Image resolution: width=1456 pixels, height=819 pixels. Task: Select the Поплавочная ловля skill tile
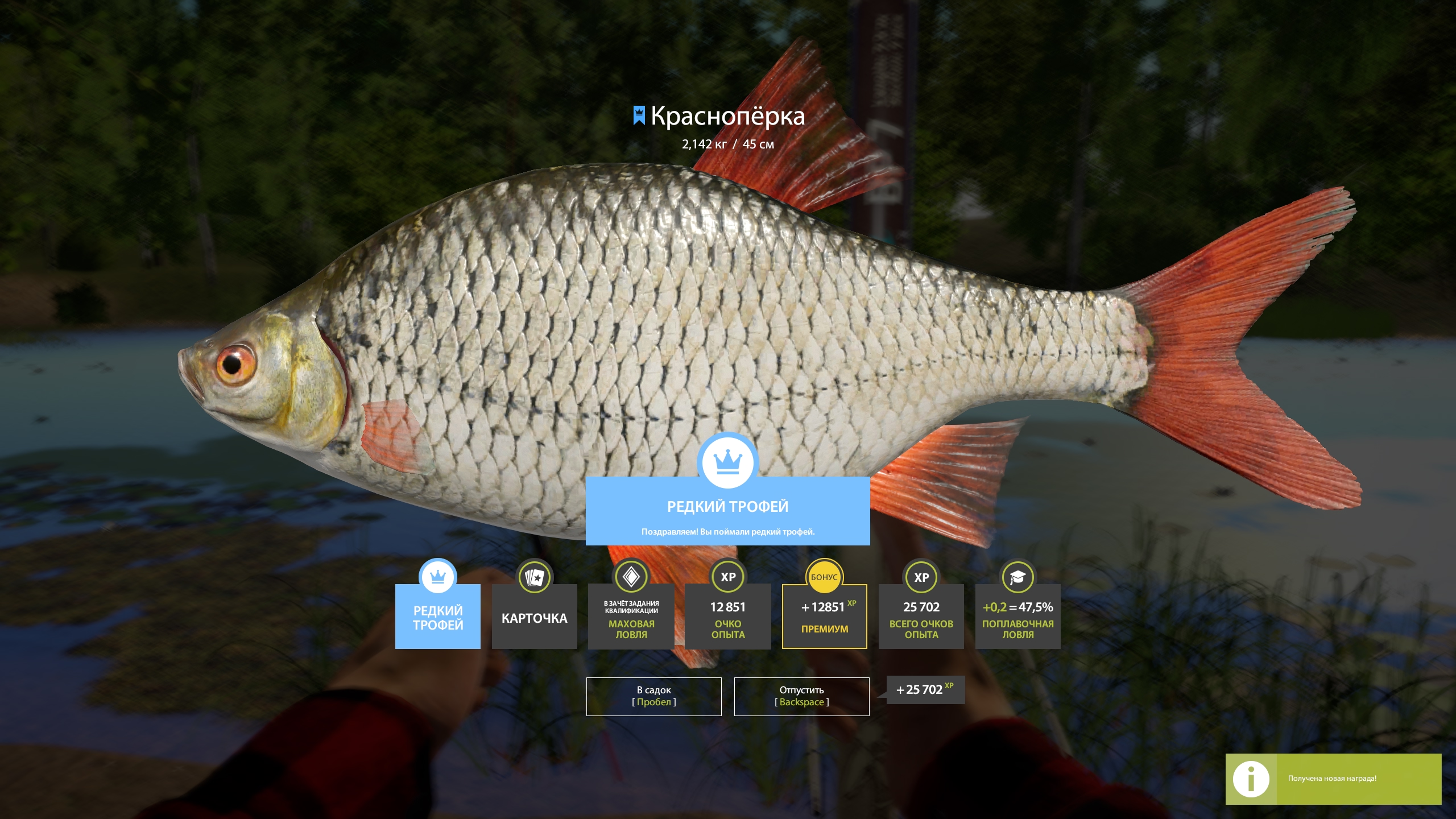coord(1017,617)
